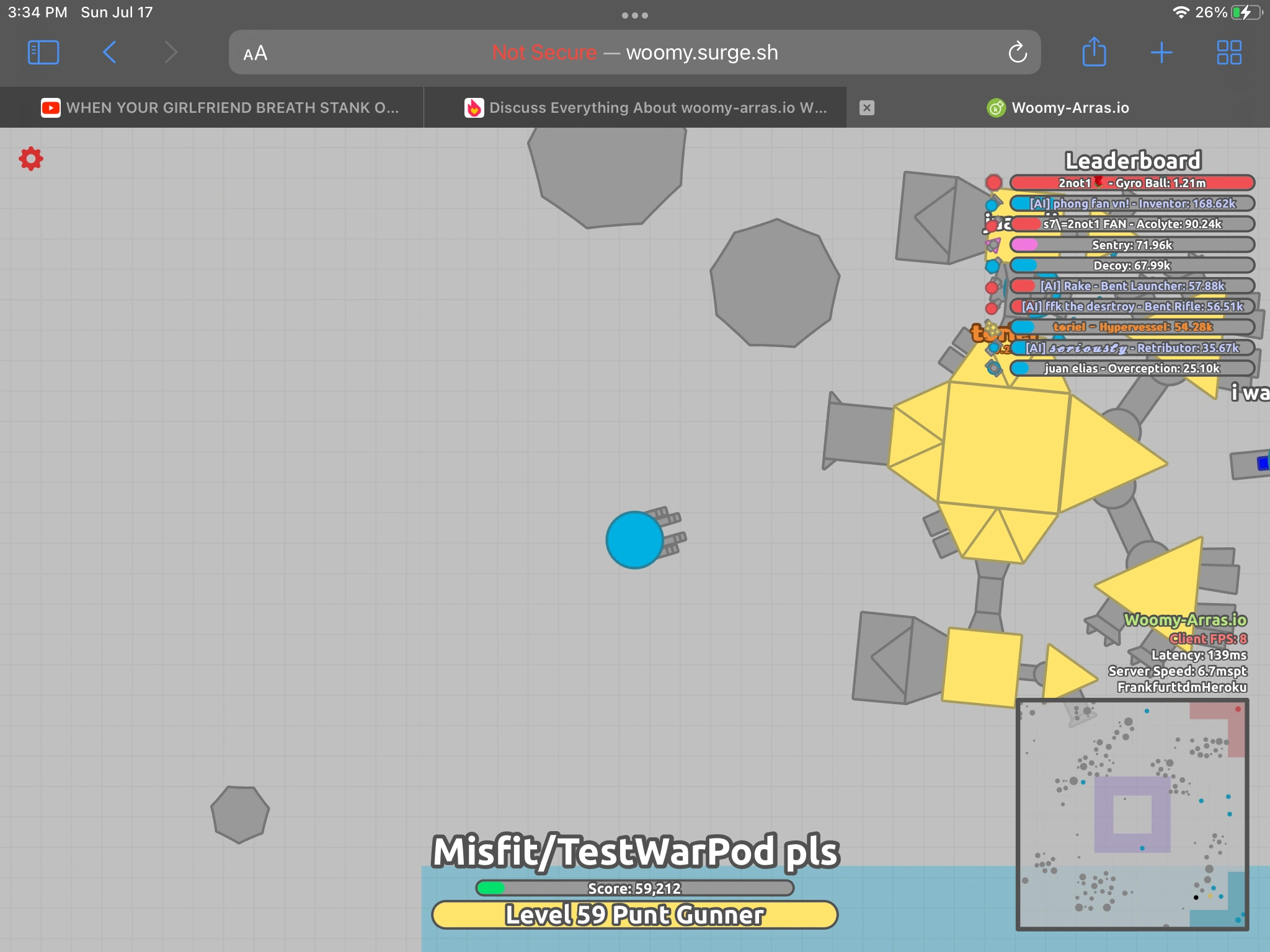Image resolution: width=1270 pixels, height=952 pixels.
Task: Click the Level 59 Punt Gunner bar
Action: (x=635, y=913)
